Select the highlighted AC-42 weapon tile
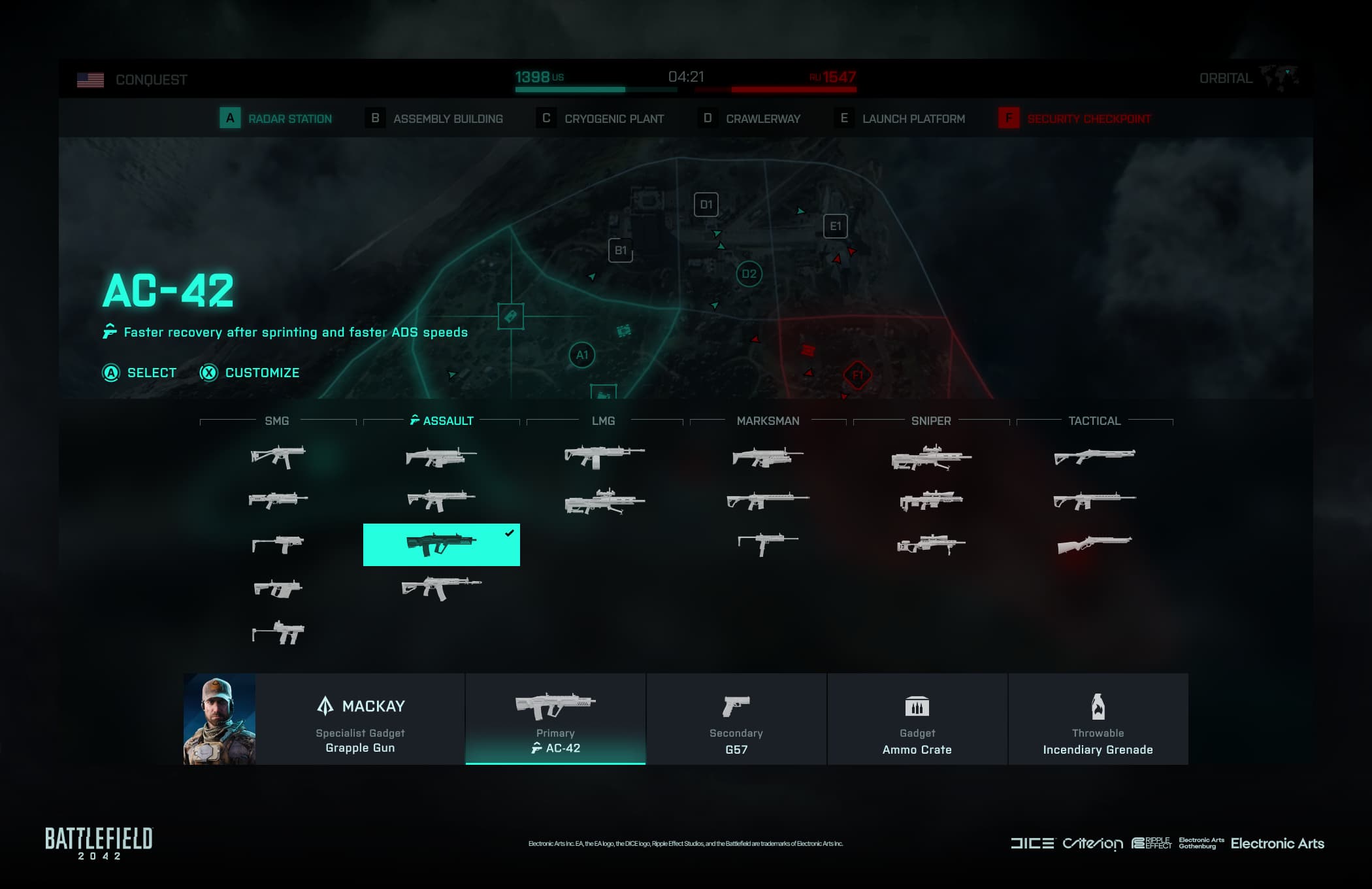 pyautogui.click(x=441, y=545)
